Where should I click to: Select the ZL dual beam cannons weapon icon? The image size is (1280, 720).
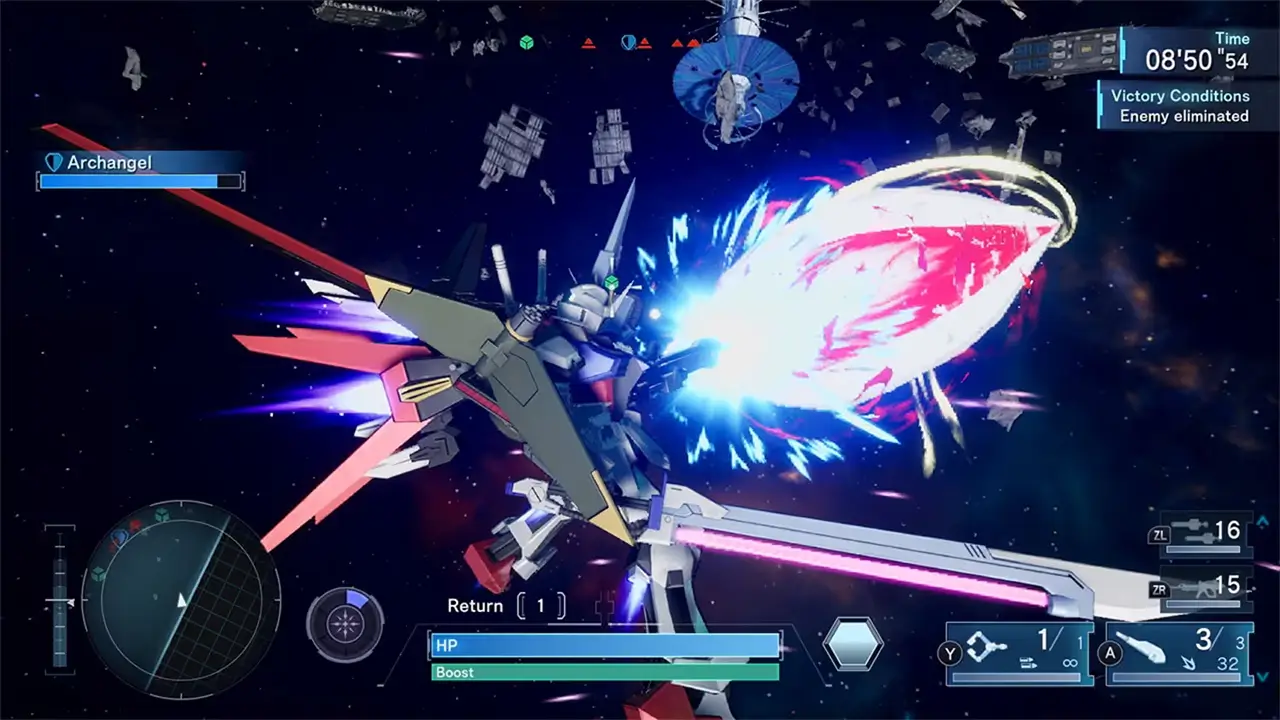[1190, 530]
